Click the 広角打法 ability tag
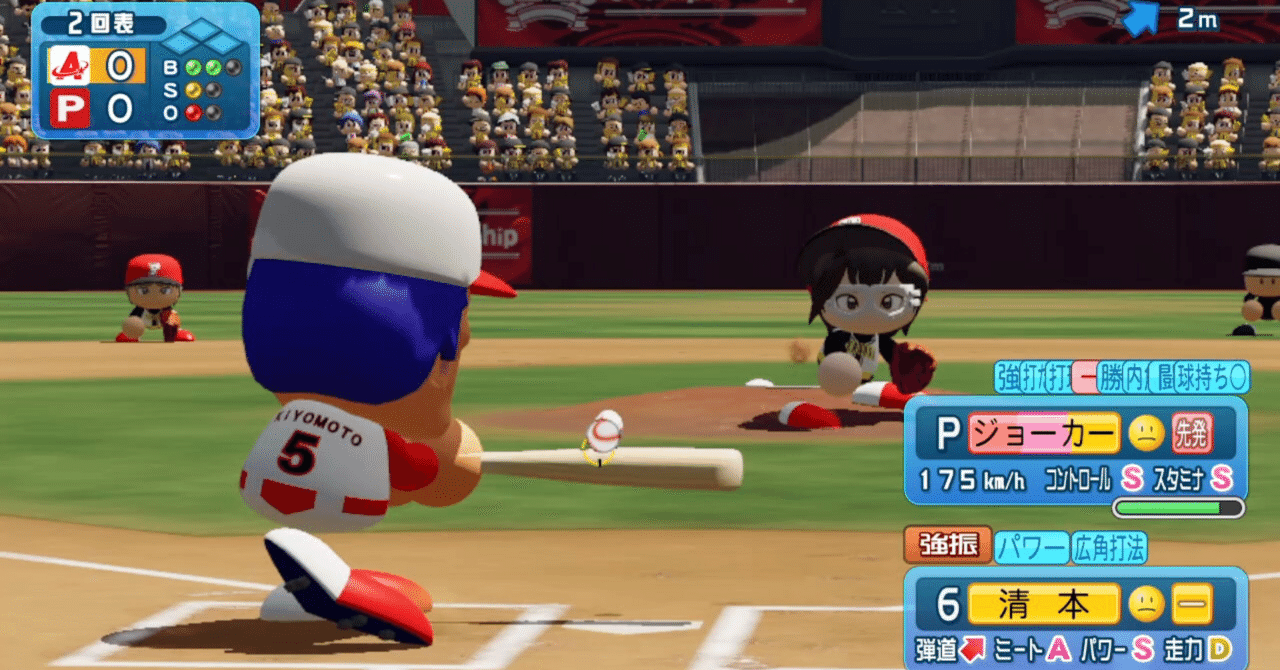Screen dimensions: 1280x670 click(1109, 547)
